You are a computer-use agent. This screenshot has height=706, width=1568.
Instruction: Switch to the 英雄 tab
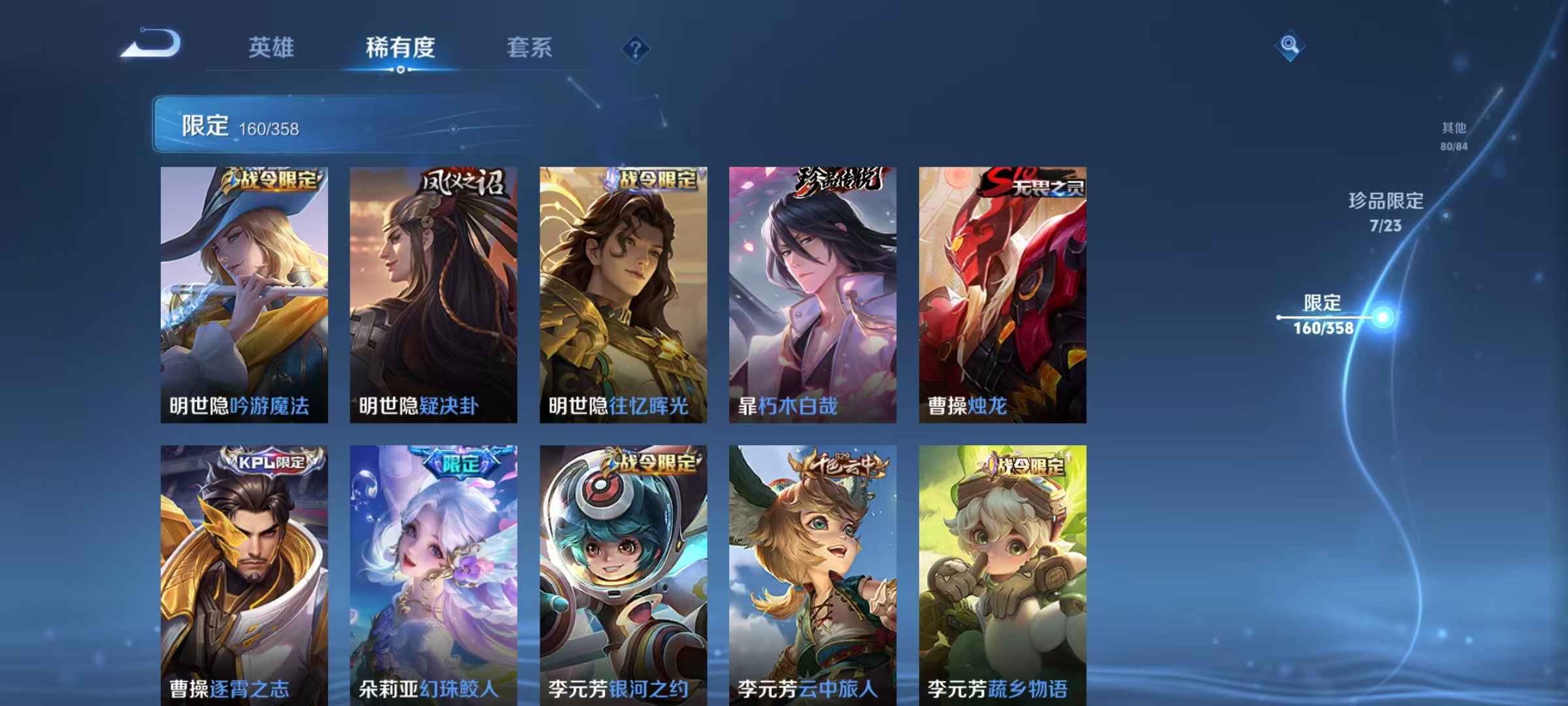coord(272,48)
